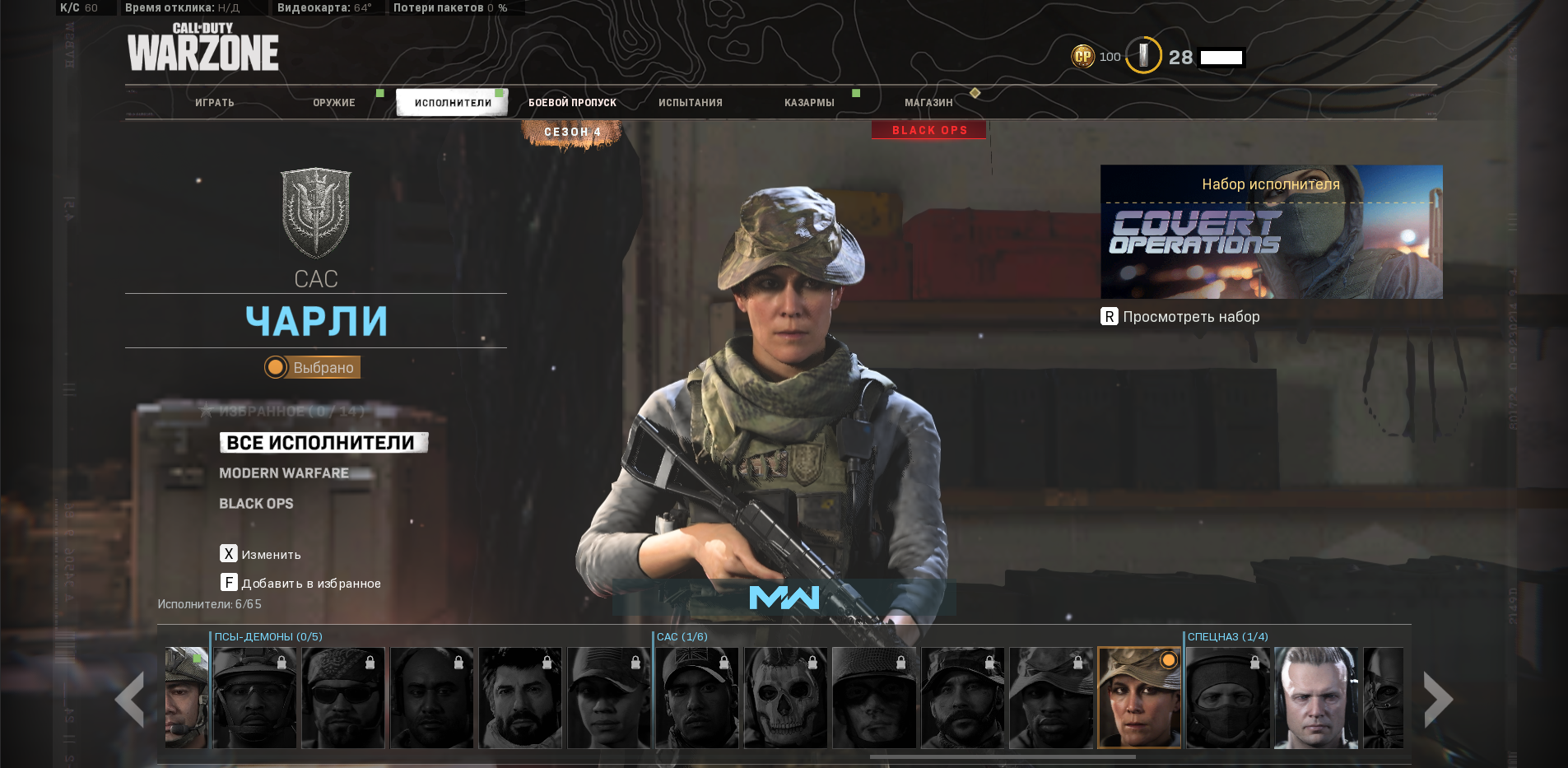
Task: Click the lock icon on the Ghost skull operator
Action: (813, 663)
